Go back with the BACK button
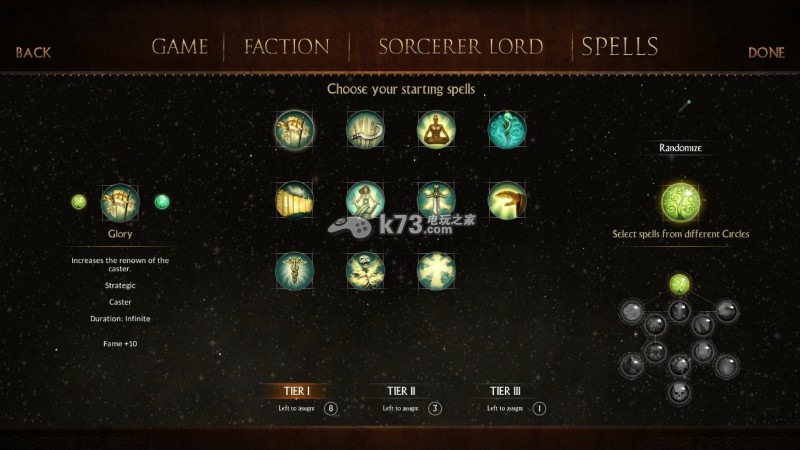 pyautogui.click(x=33, y=52)
